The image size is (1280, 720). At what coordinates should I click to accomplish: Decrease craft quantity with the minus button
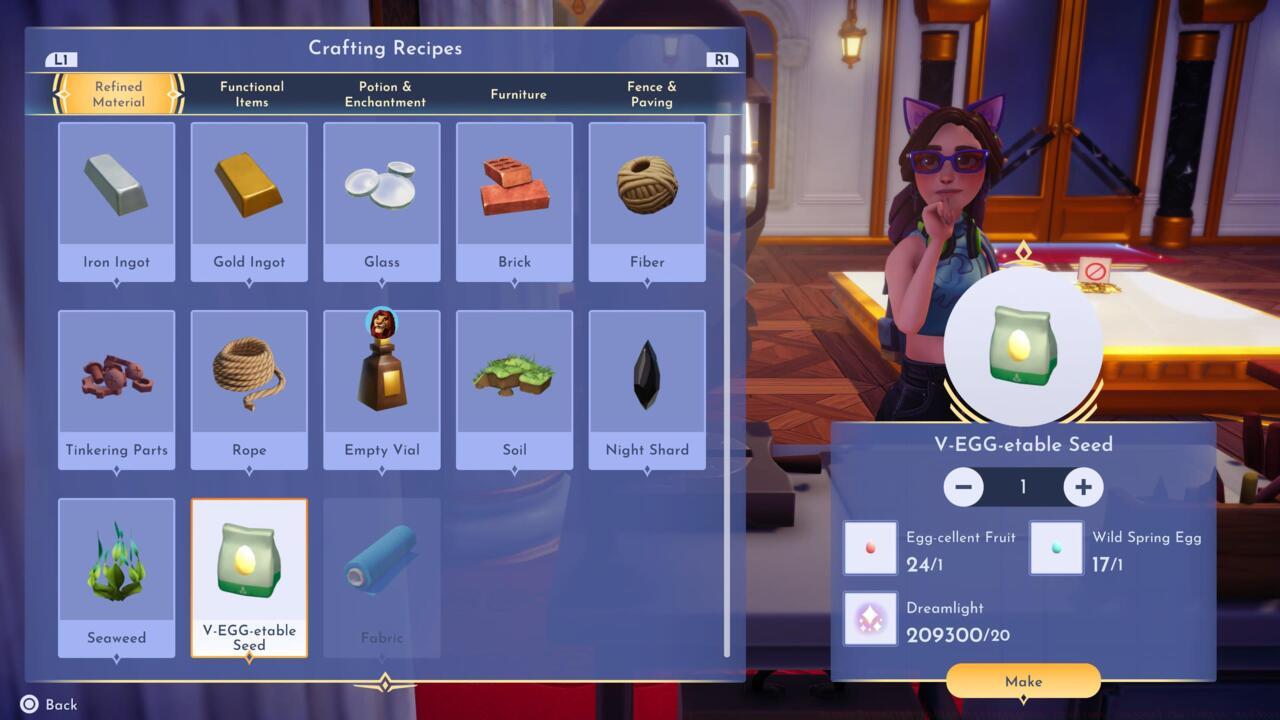tap(964, 487)
